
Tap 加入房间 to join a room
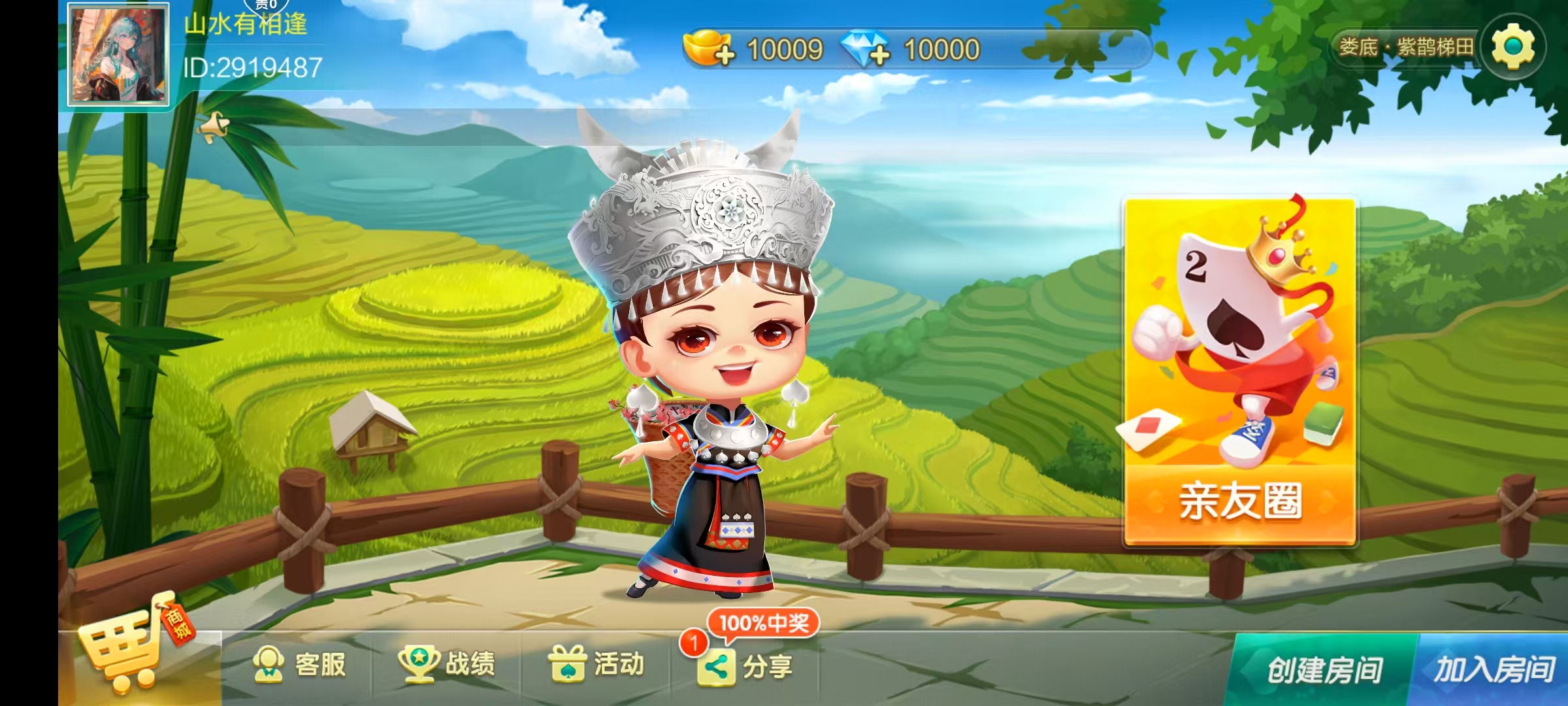click(1494, 670)
